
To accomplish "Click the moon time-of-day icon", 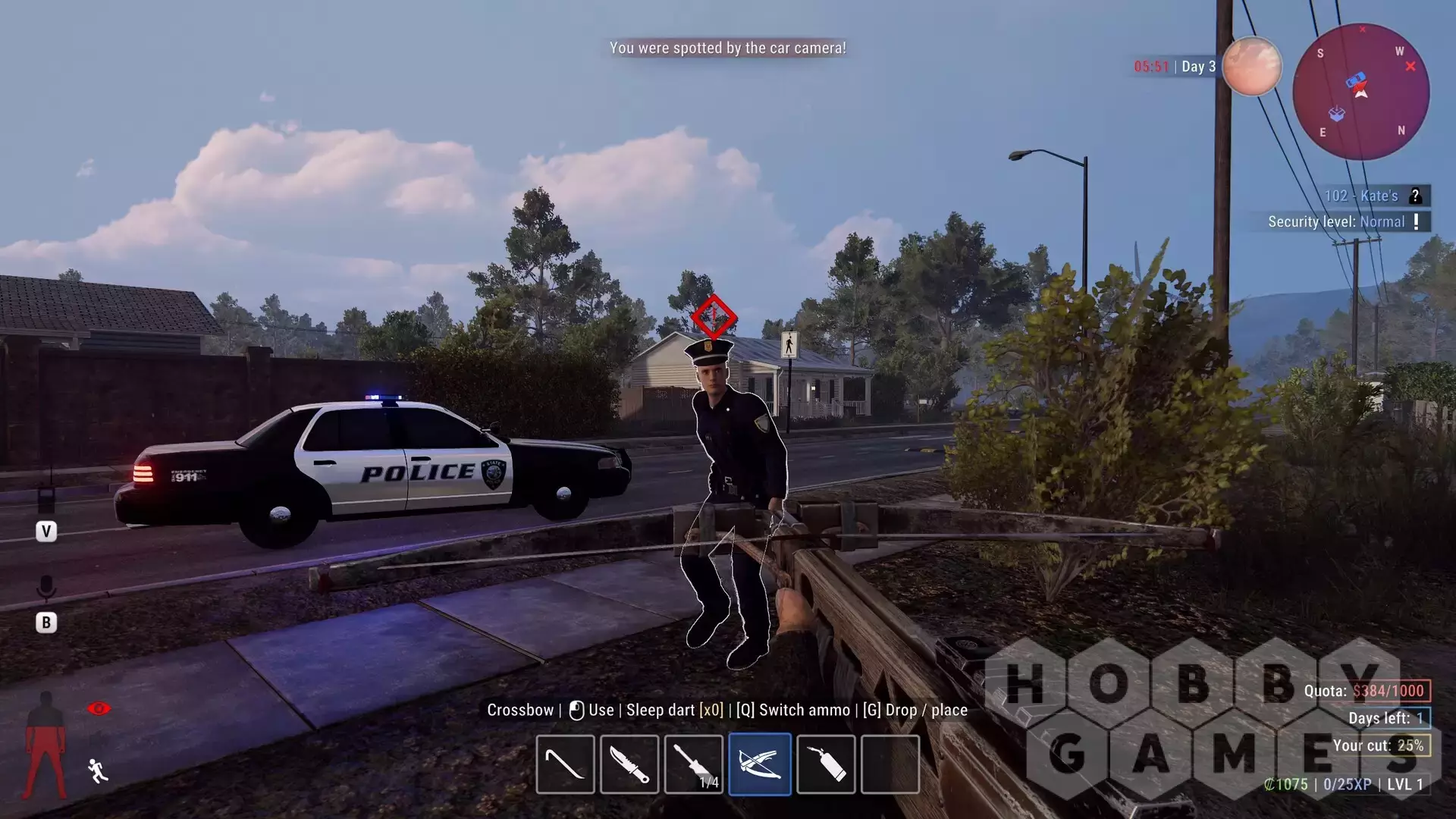I will [x=1251, y=67].
